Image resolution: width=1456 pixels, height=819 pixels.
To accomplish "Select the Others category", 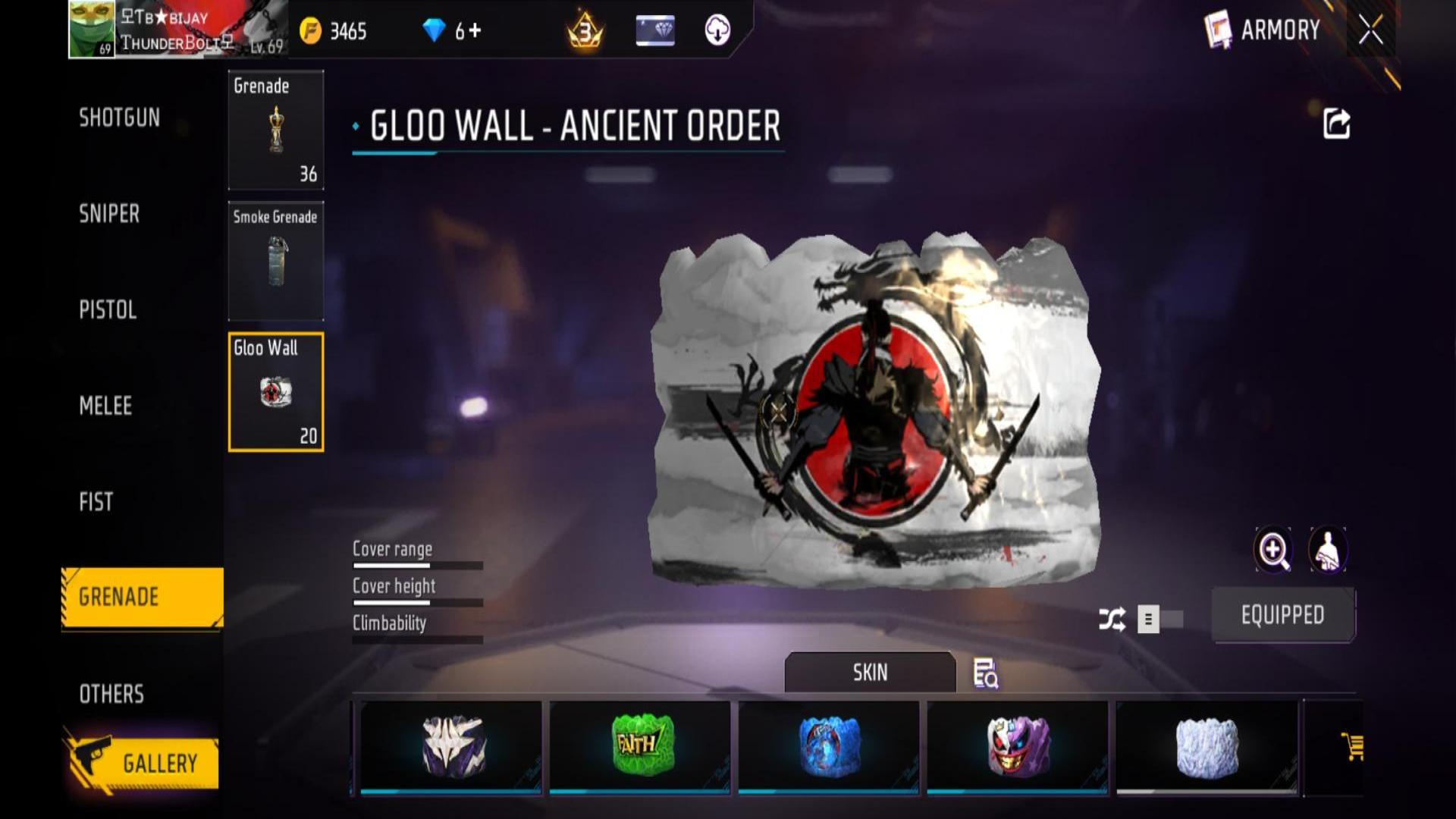I will 111,693.
